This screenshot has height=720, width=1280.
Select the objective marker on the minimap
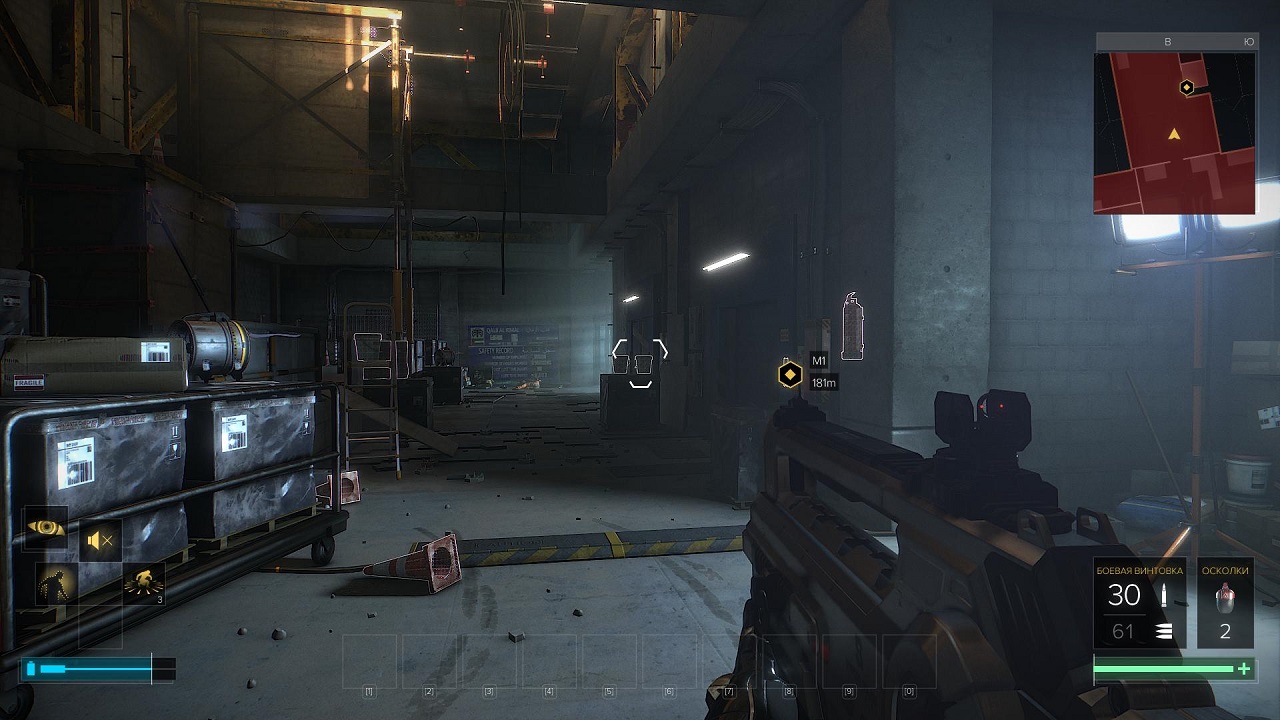click(x=1186, y=88)
